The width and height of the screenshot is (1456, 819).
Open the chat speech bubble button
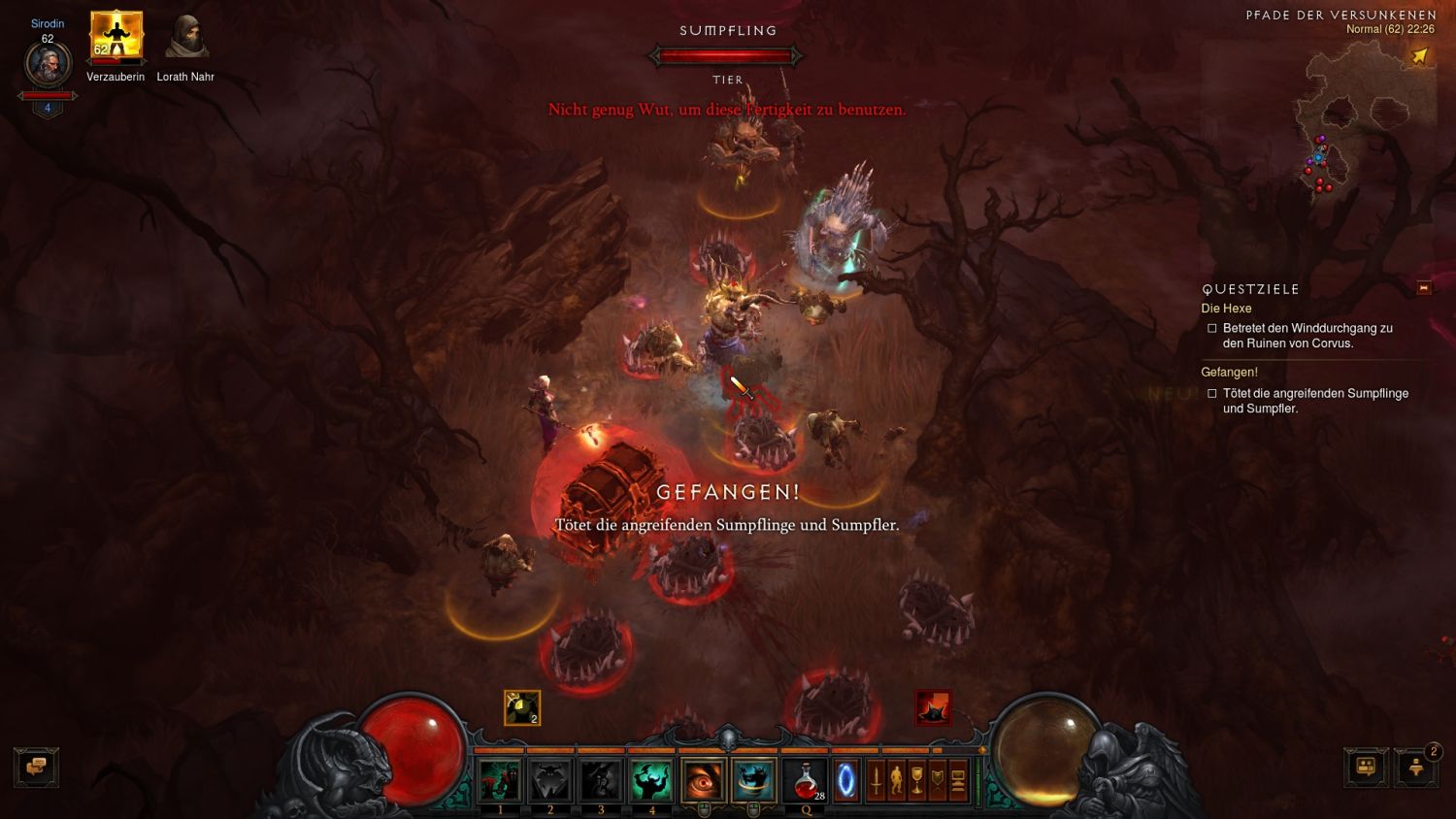pyautogui.click(x=36, y=767)
